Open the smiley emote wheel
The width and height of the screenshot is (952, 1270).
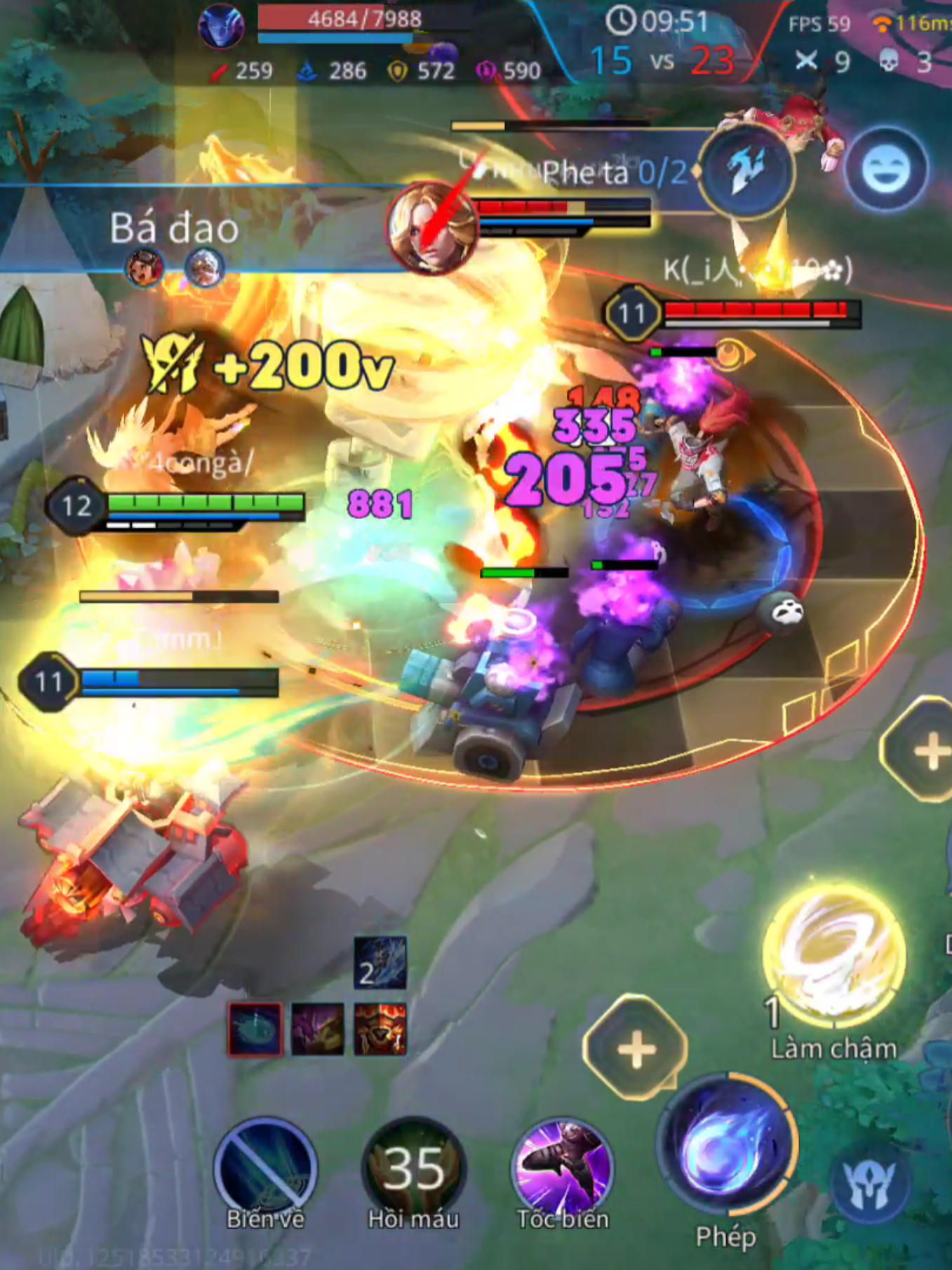(x=885, y=166)
